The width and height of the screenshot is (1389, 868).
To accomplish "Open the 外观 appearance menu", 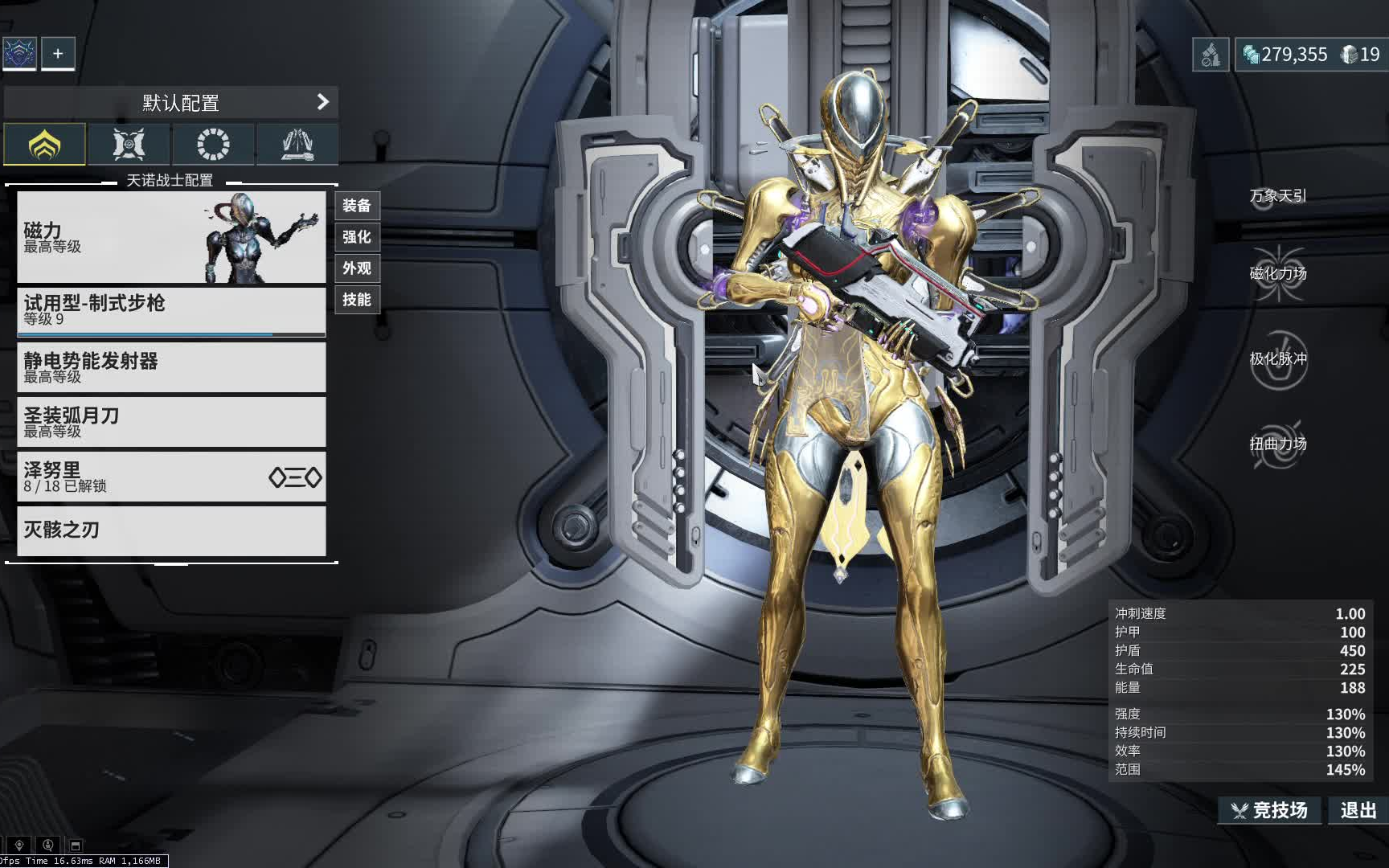I will (357, 268).
